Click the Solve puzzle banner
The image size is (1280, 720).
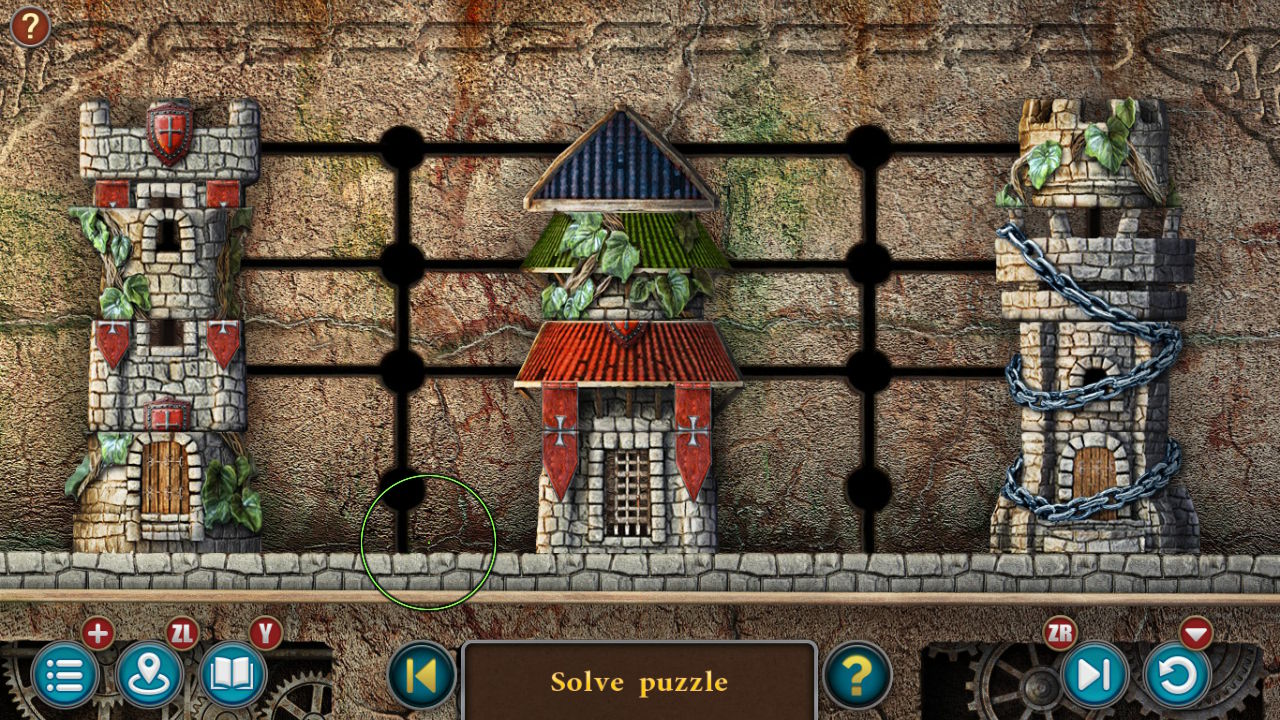click(639, 682)
